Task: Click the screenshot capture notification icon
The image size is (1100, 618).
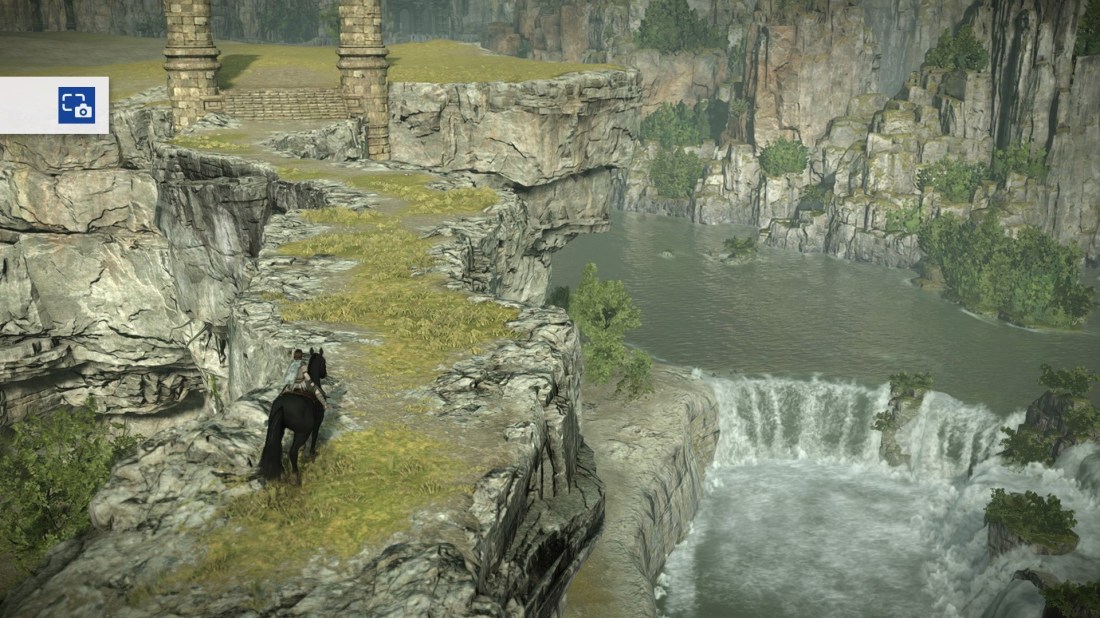Action: click(76, 105)
